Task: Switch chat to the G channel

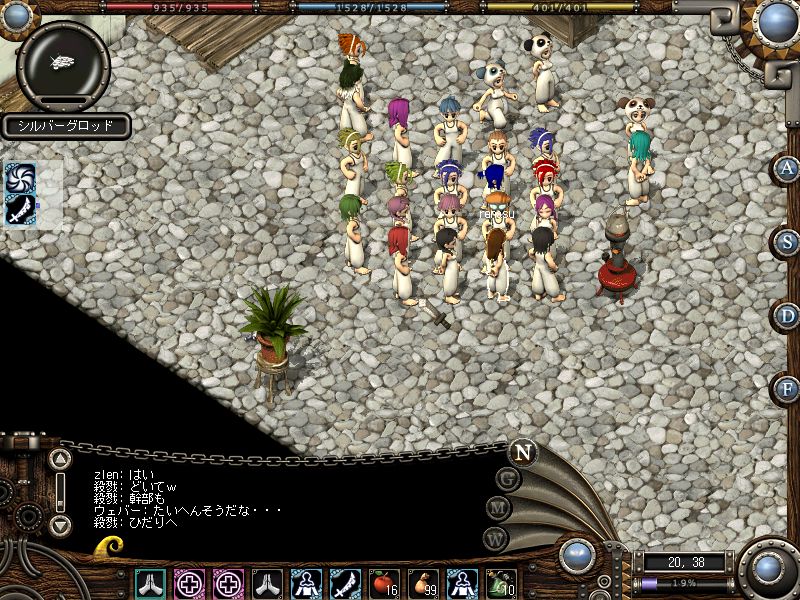Action: point(508,478)
